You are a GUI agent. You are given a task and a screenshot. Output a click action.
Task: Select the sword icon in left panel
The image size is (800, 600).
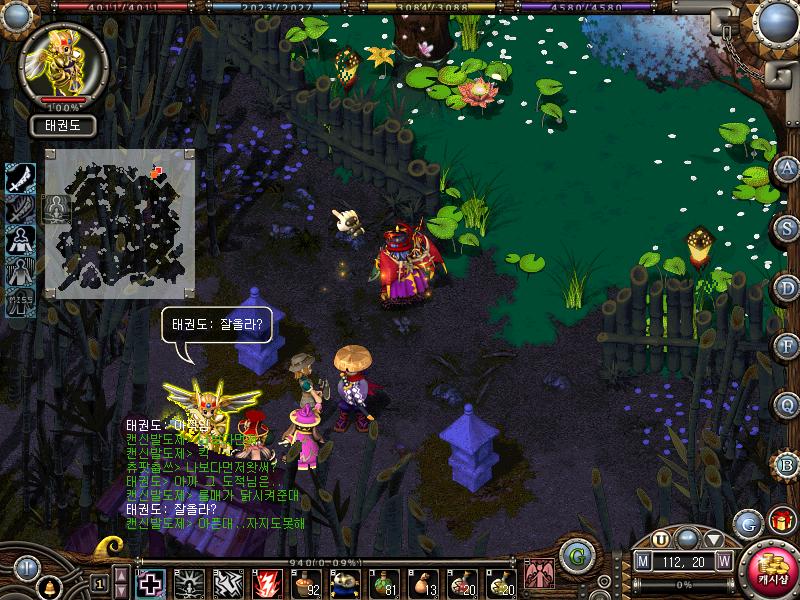pyautogui.click(x=20, y=178)
